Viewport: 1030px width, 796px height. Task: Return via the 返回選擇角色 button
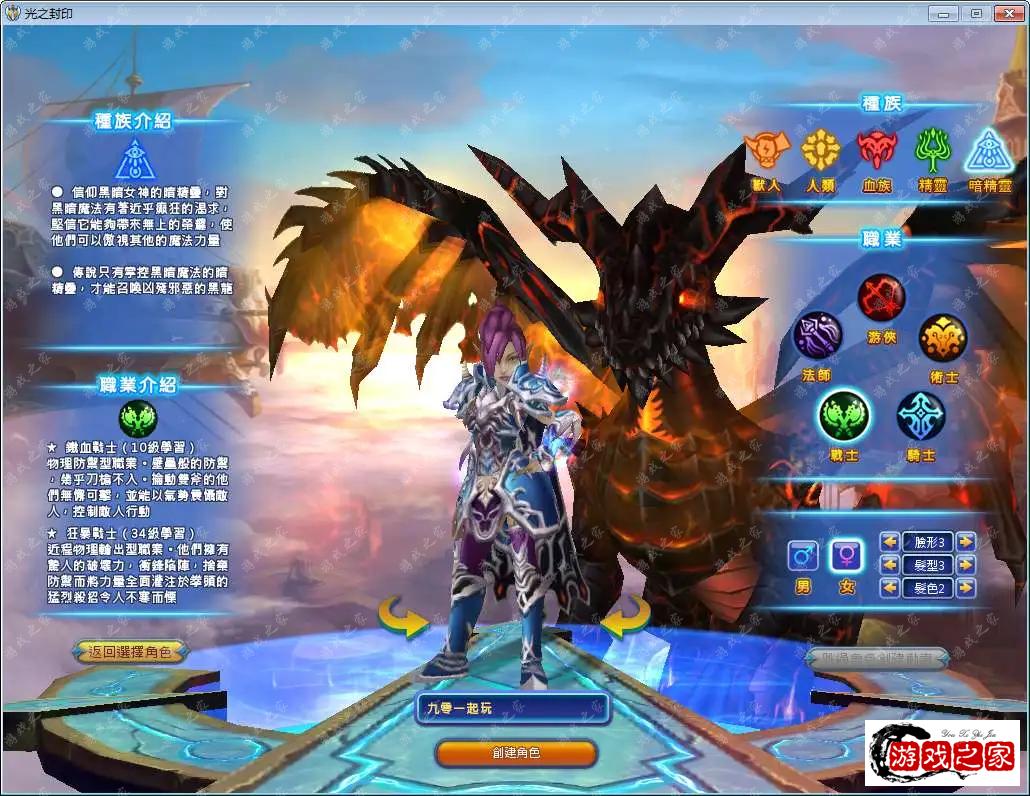[129, 653]
